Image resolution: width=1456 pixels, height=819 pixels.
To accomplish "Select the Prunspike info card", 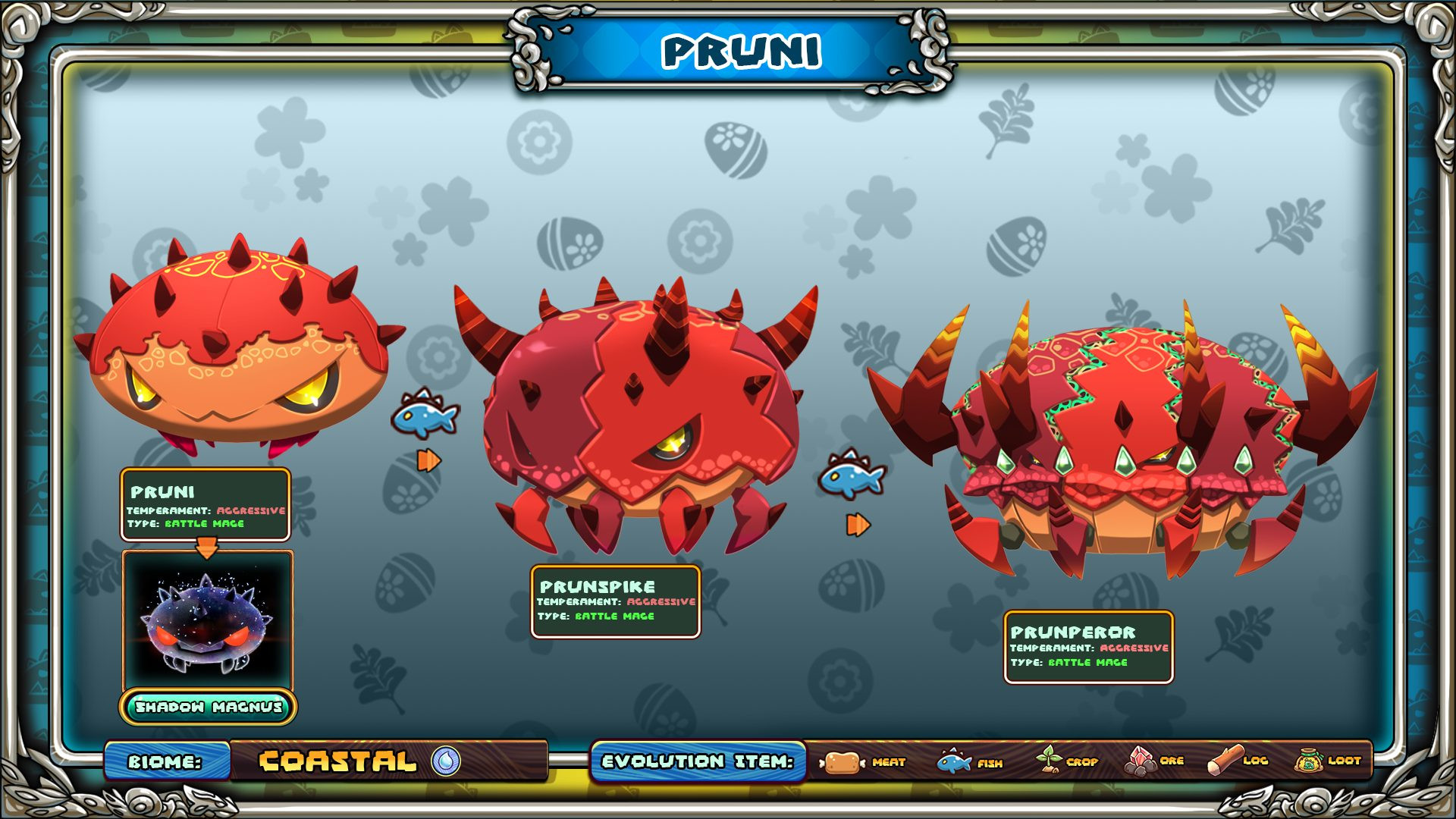I will tap(615, 601).
